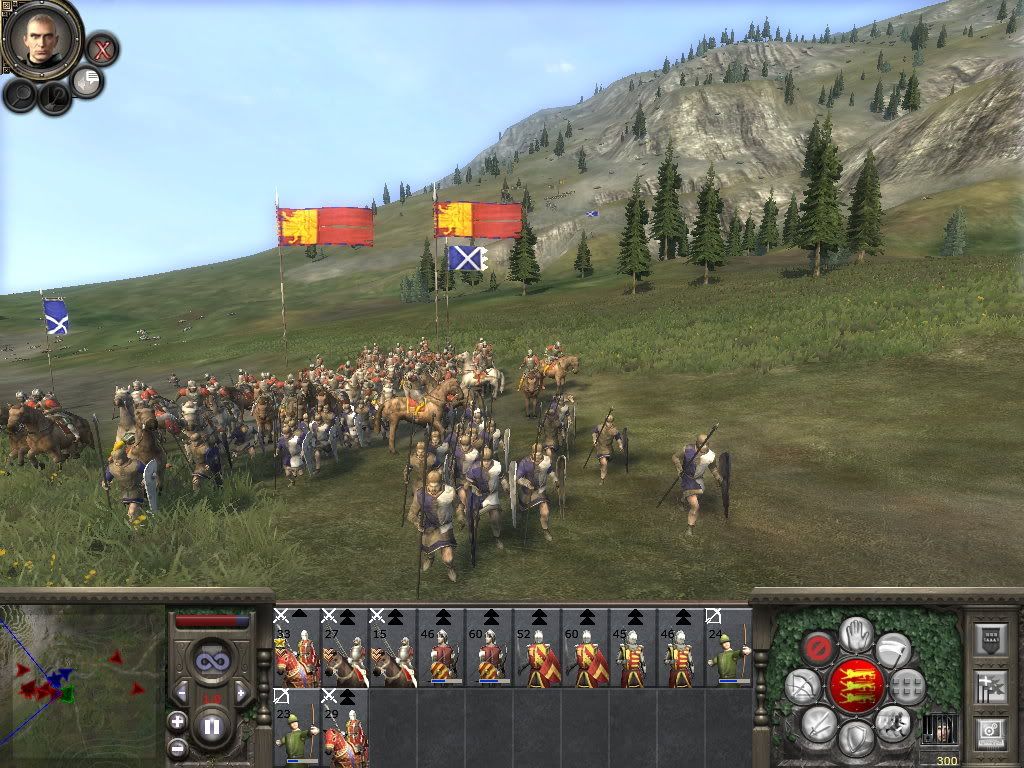Close the advisor with the red X
Image resolution: width=1024 pixels, height=768 pixels.
(x=102, y=48)
